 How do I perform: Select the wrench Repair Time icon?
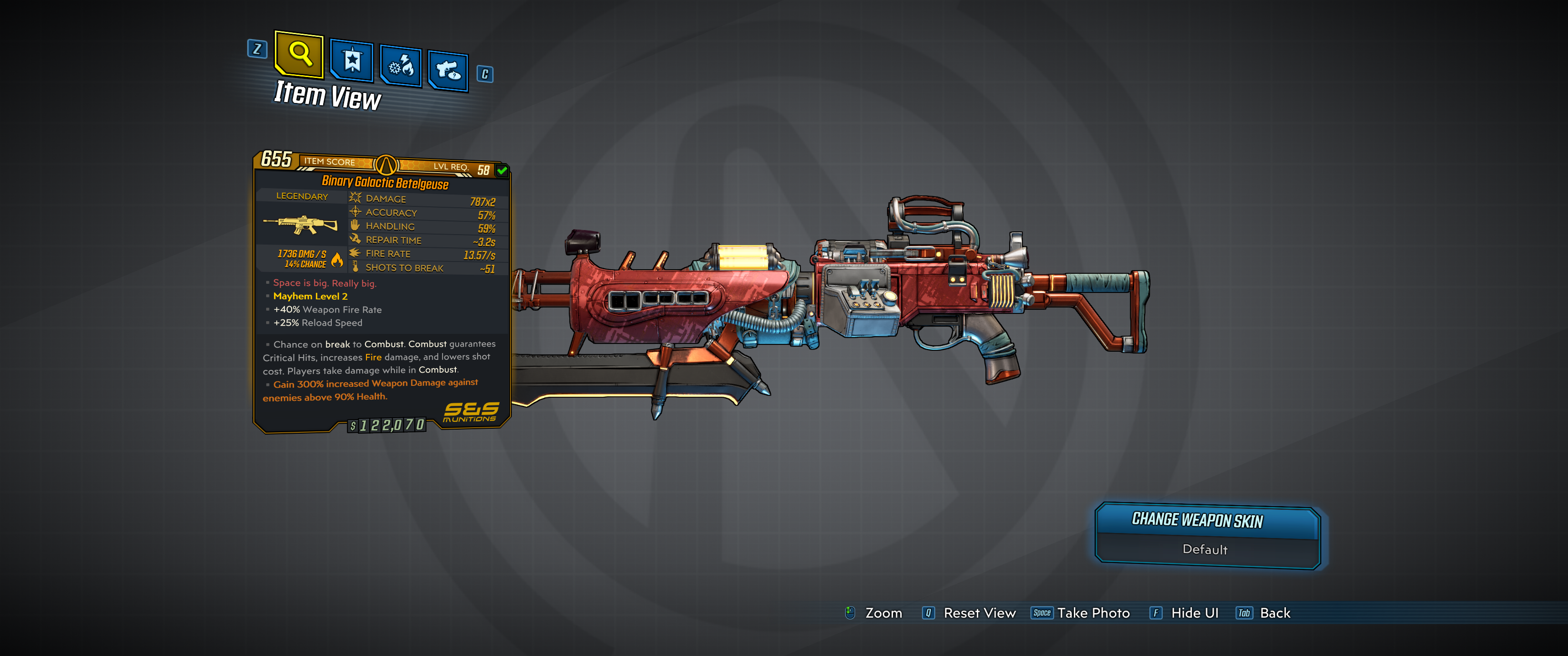[x=355, y=240]
